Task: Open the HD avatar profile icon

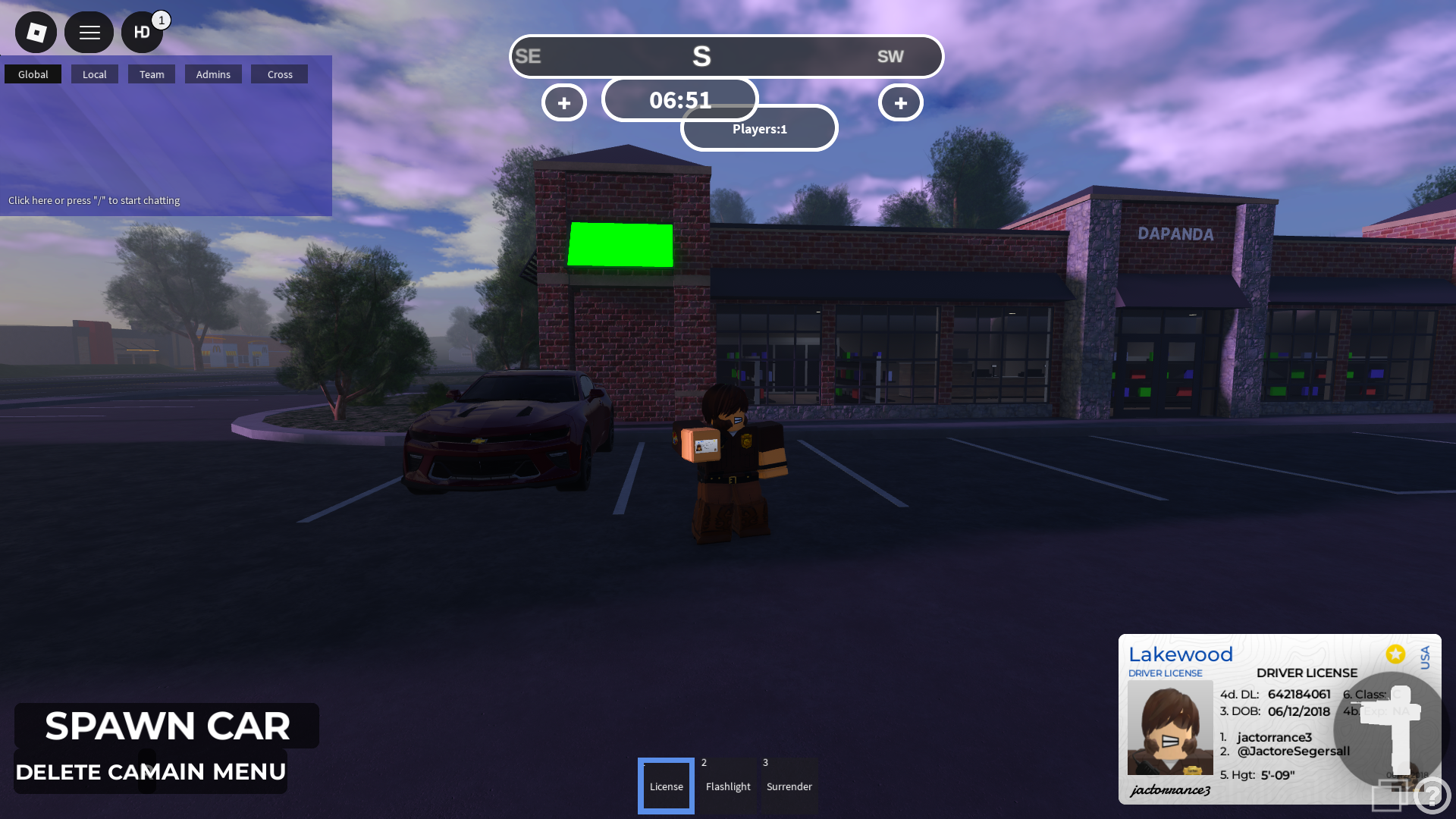Action: (142, 32)
